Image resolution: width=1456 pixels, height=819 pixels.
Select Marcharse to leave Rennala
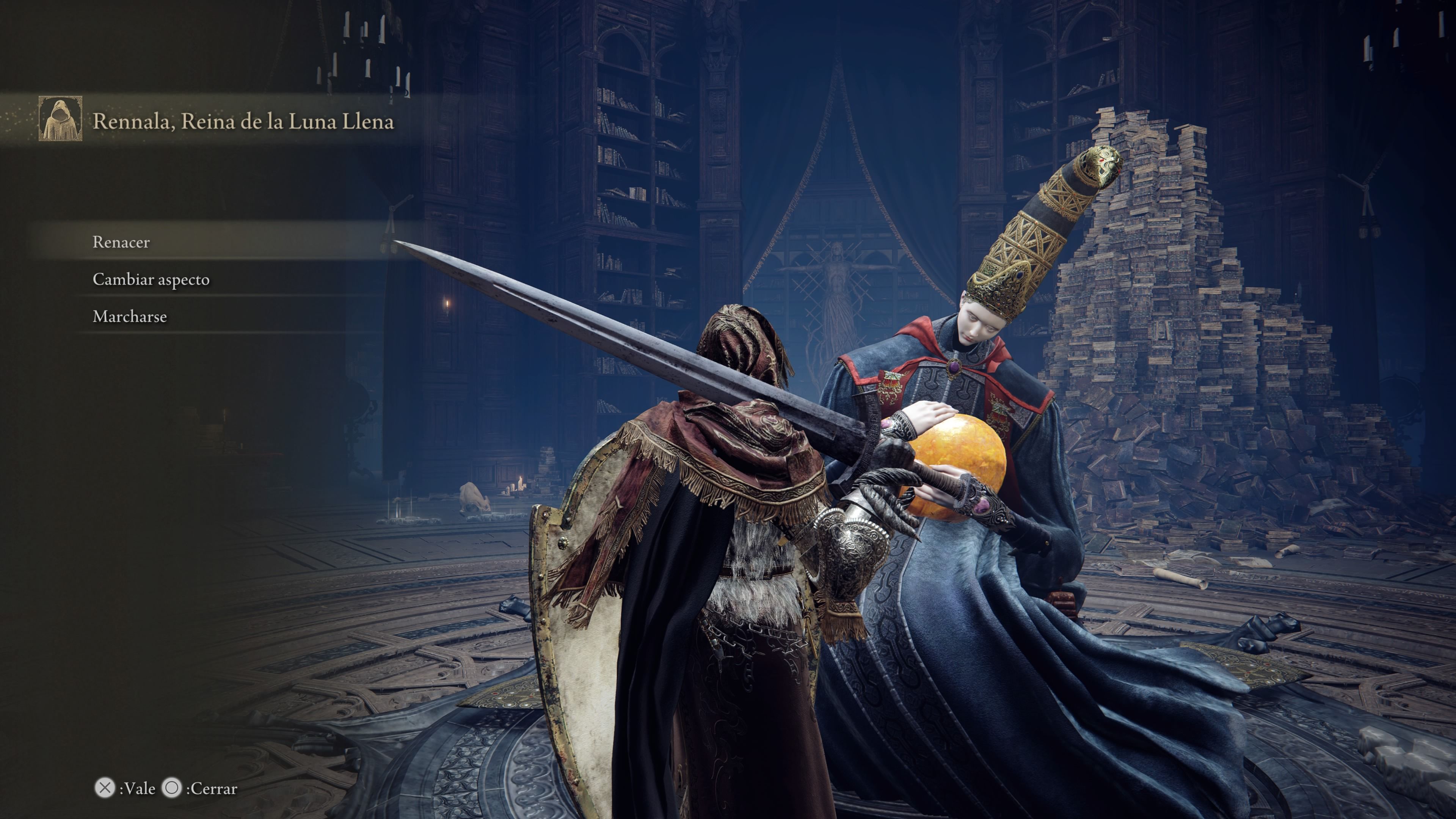(129, 317)
